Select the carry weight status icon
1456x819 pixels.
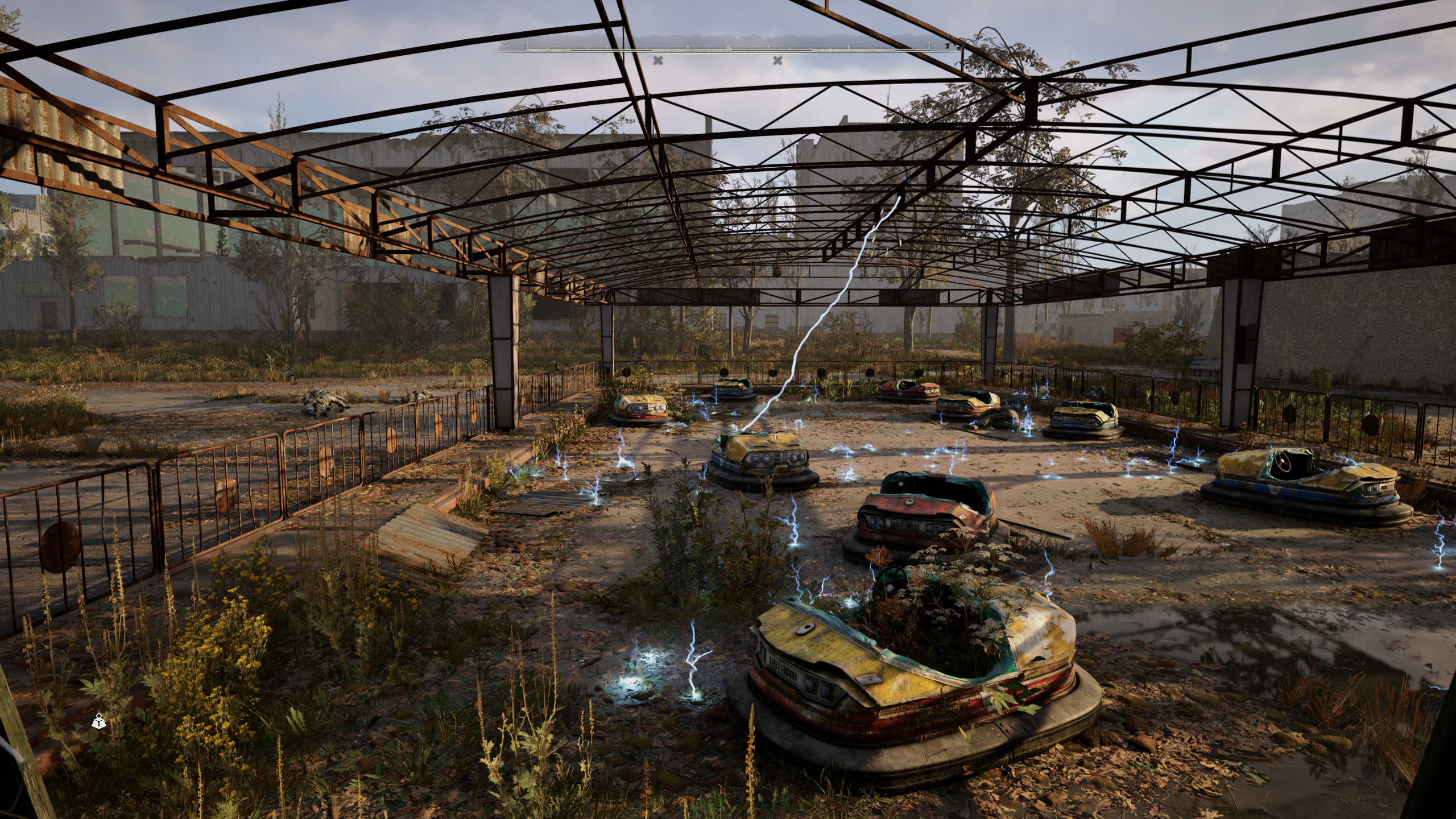coord(99,722)
